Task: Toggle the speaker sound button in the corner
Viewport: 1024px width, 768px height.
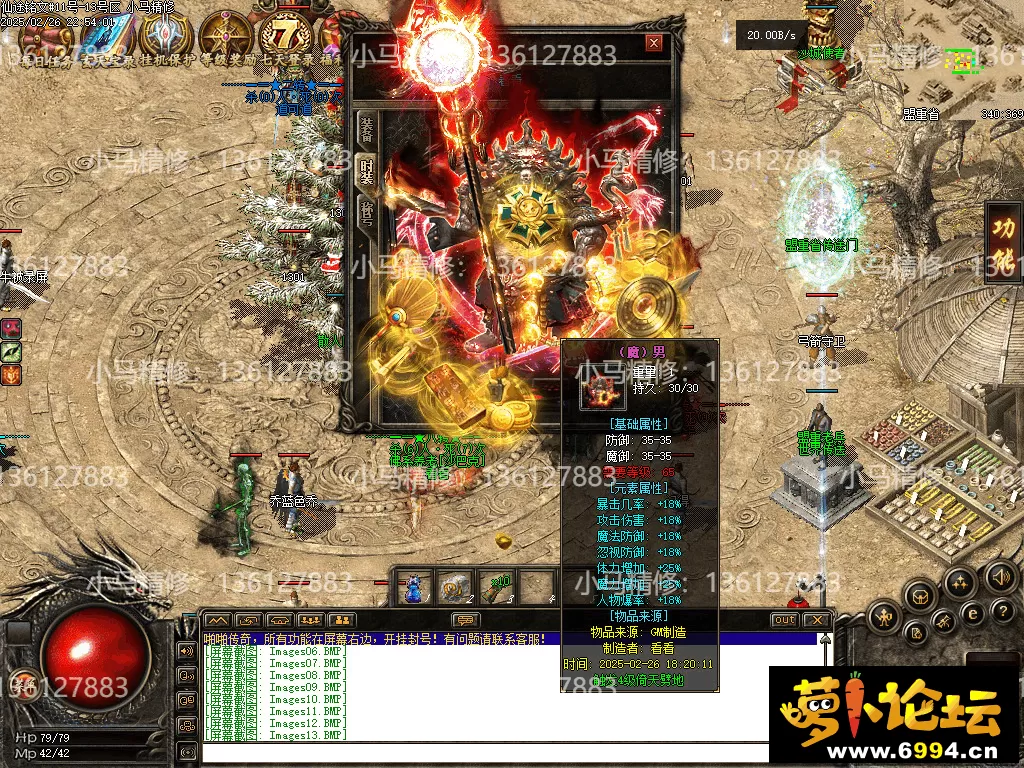Action: (x=1000, y=577)
